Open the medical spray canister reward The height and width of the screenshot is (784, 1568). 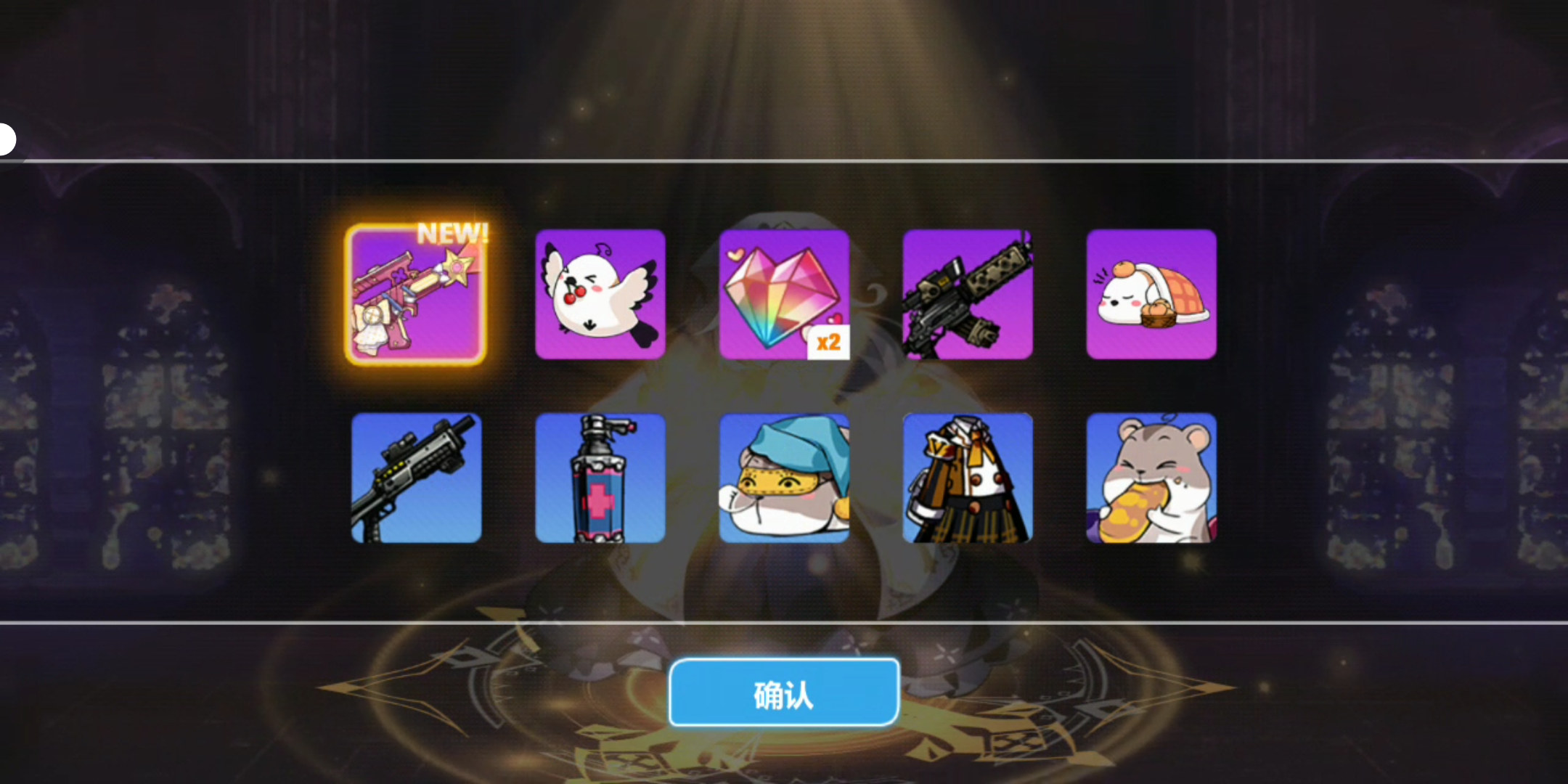coord(600,478)
